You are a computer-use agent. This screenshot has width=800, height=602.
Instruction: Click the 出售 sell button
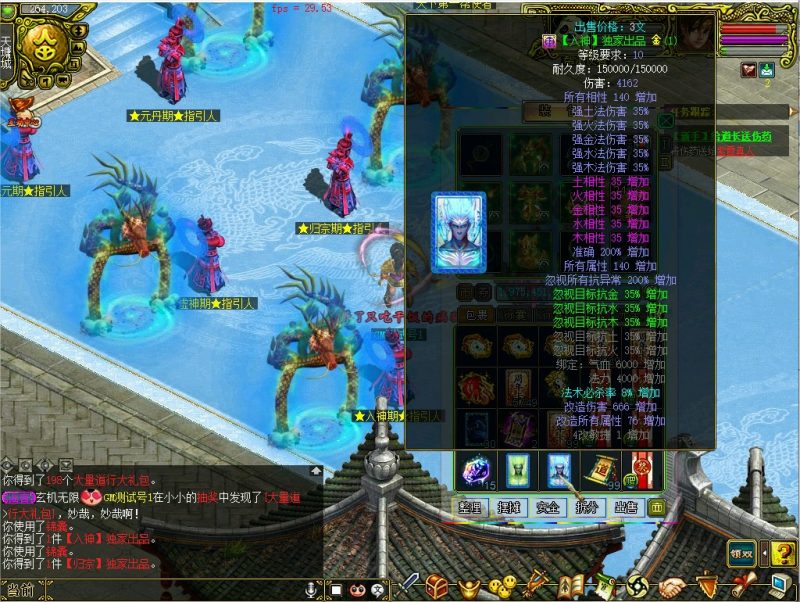pyautogui.click(x=626, y=508)
